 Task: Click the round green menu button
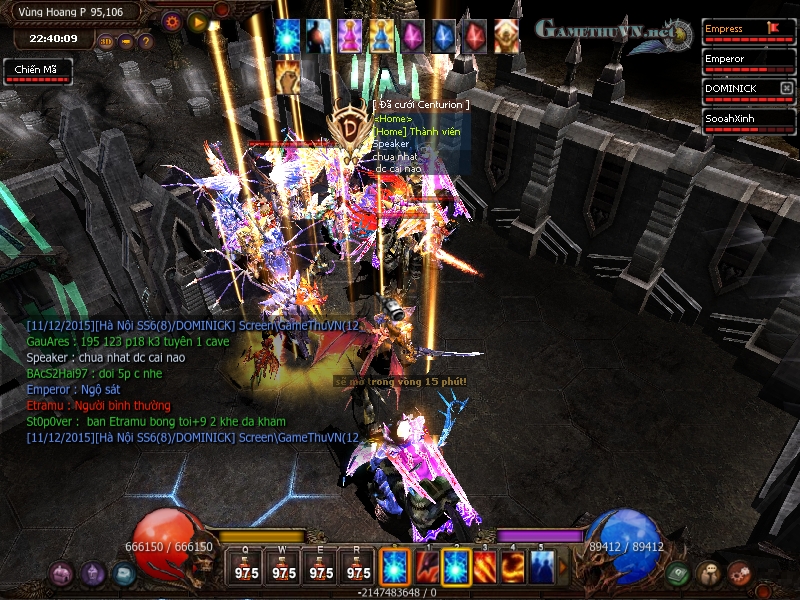(677, 574)
